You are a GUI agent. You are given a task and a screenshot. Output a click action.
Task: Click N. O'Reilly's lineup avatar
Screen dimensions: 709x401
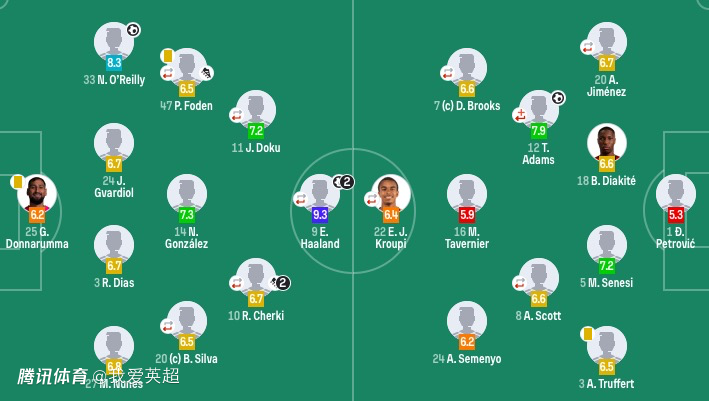click(x=114, y=42)
